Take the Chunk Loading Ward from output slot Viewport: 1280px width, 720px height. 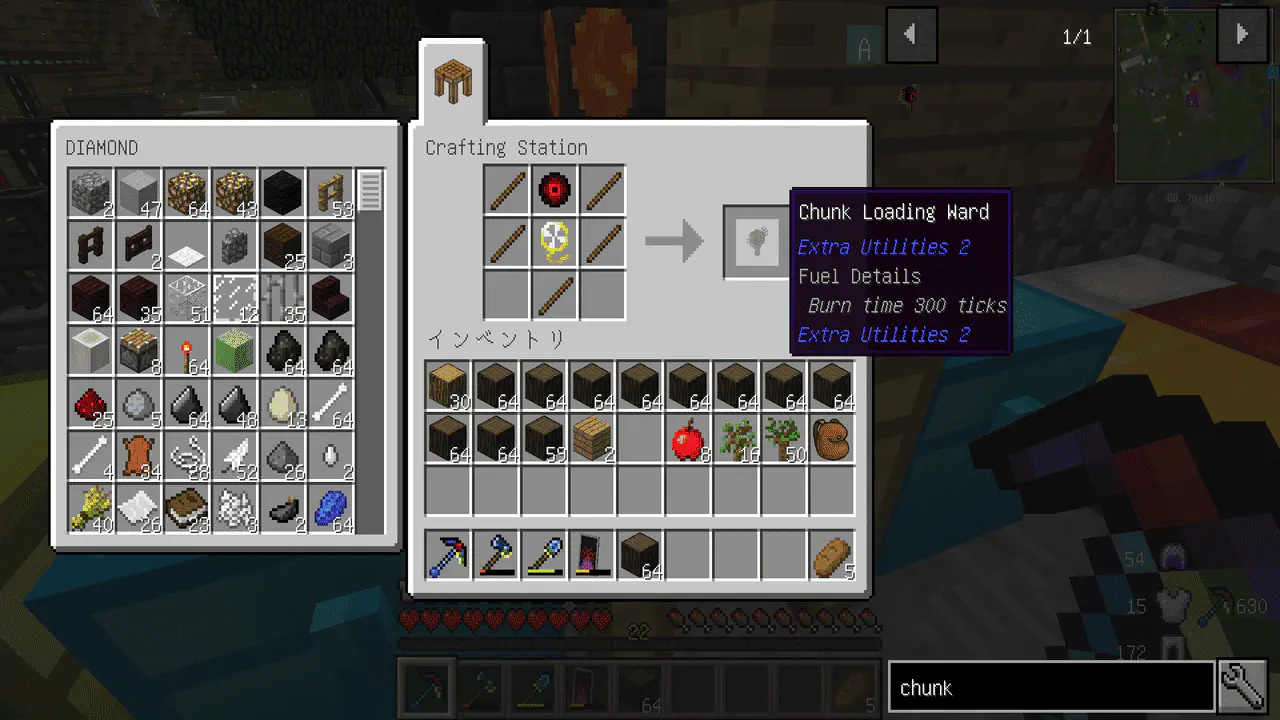click(756, 242)
